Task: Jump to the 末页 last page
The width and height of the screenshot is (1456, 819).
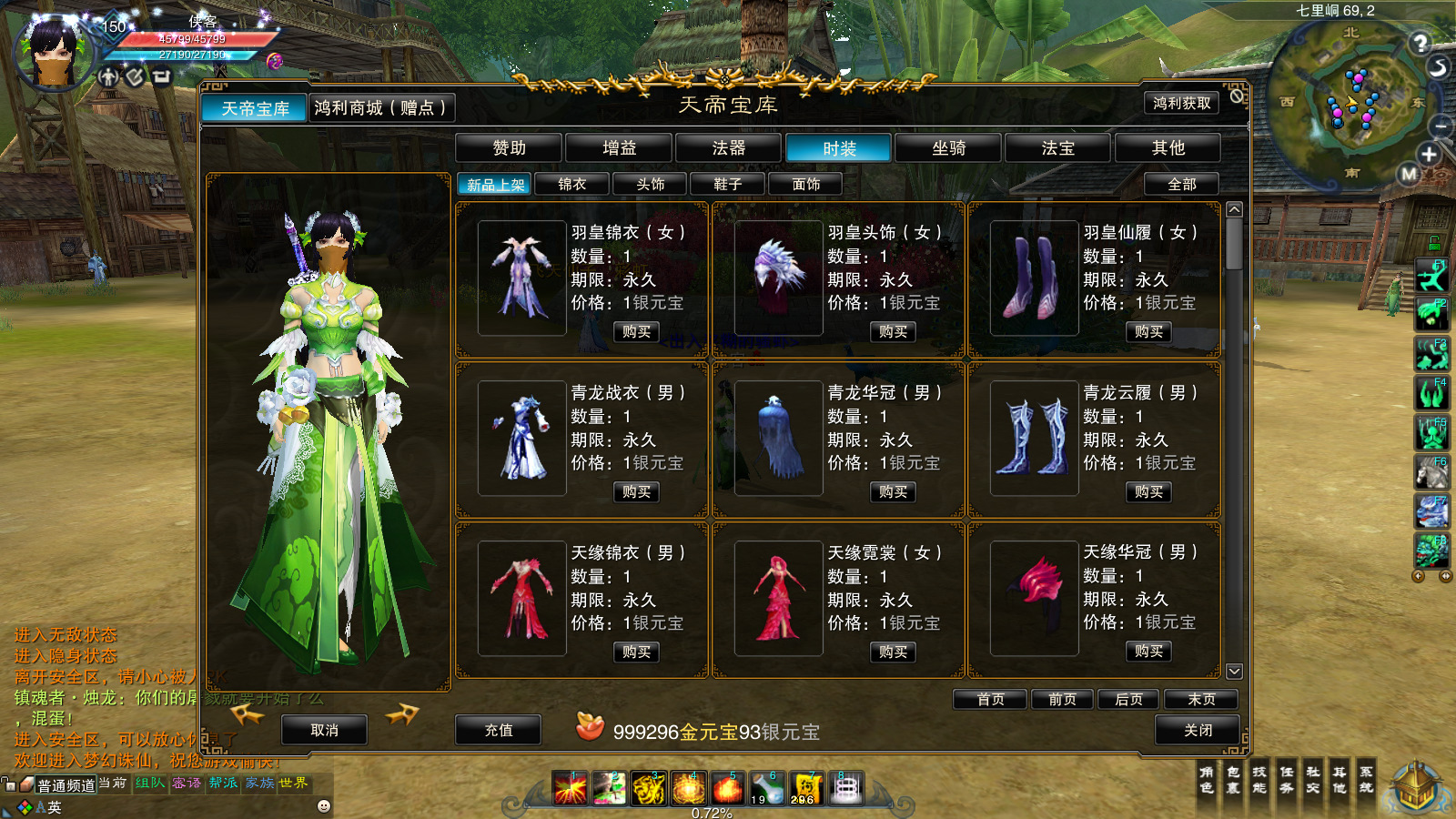Action: click(x=1201, y=699)
